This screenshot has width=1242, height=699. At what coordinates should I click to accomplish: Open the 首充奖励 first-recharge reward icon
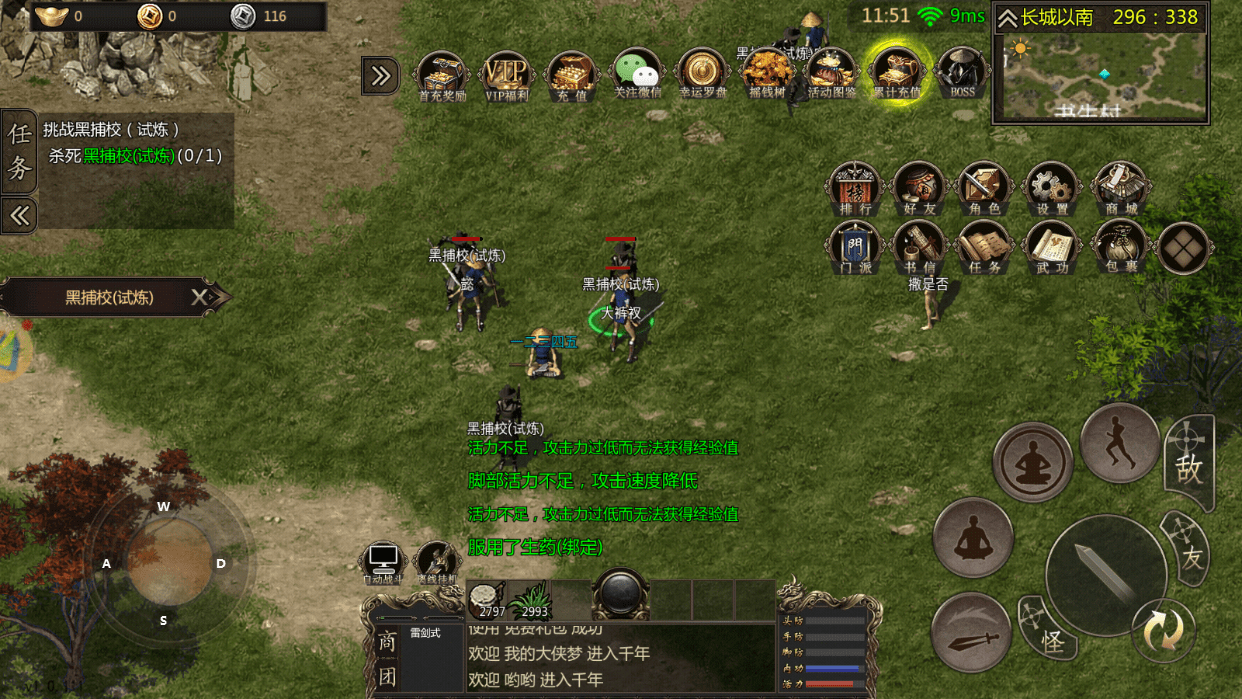point(441,74)
